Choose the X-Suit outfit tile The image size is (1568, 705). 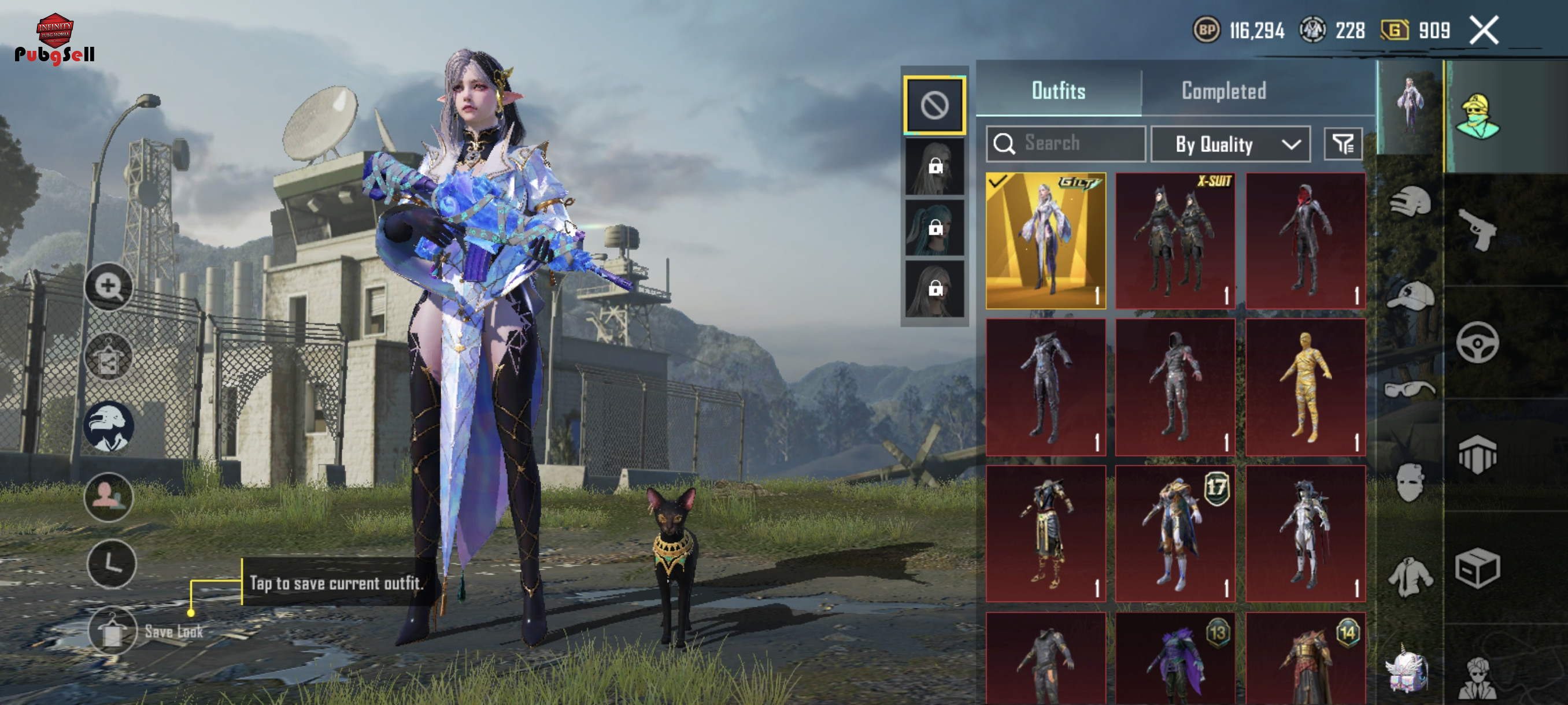(x=1175, y=241)
